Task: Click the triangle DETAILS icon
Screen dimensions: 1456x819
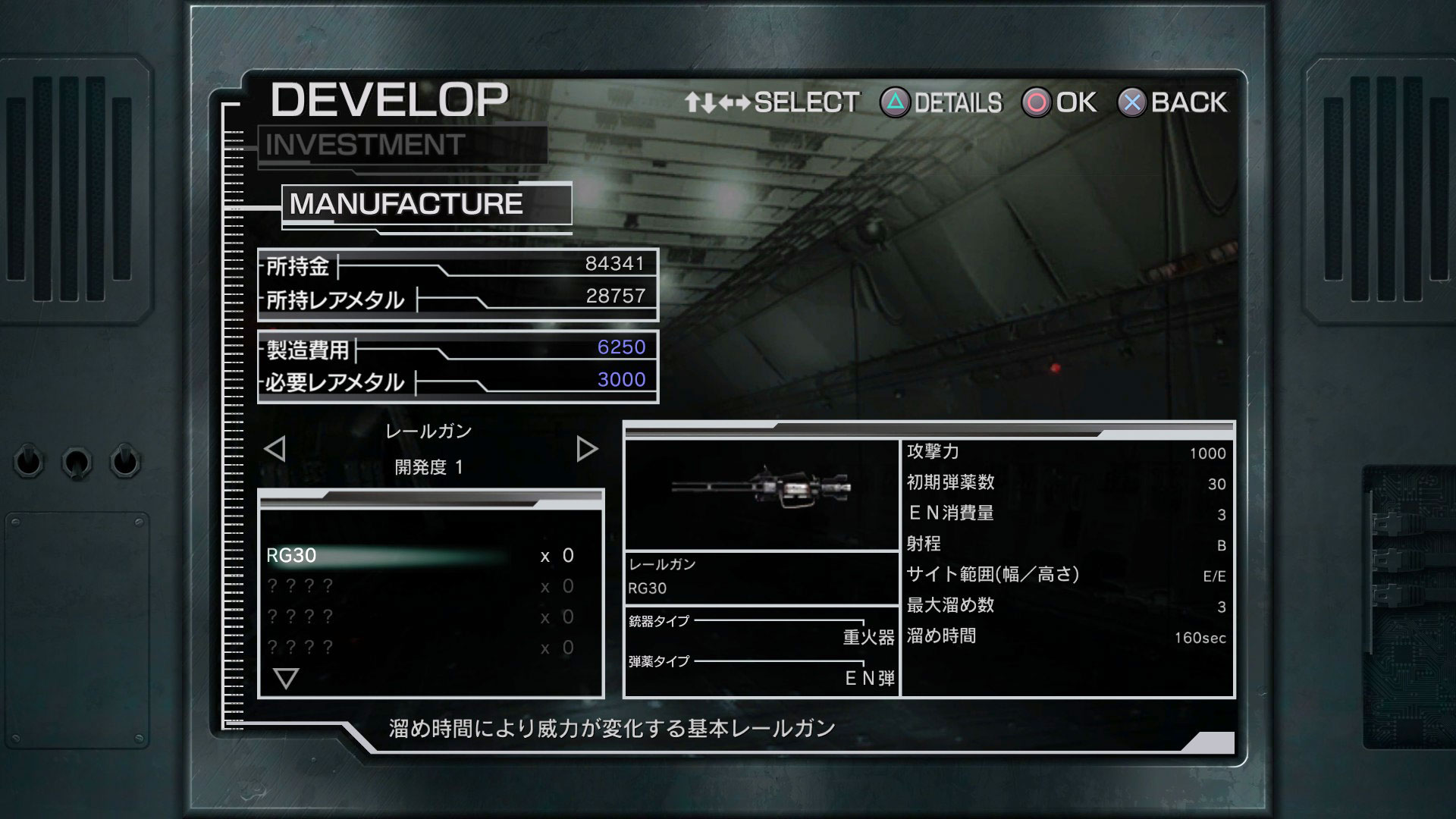Action: (x=896, y=101)
